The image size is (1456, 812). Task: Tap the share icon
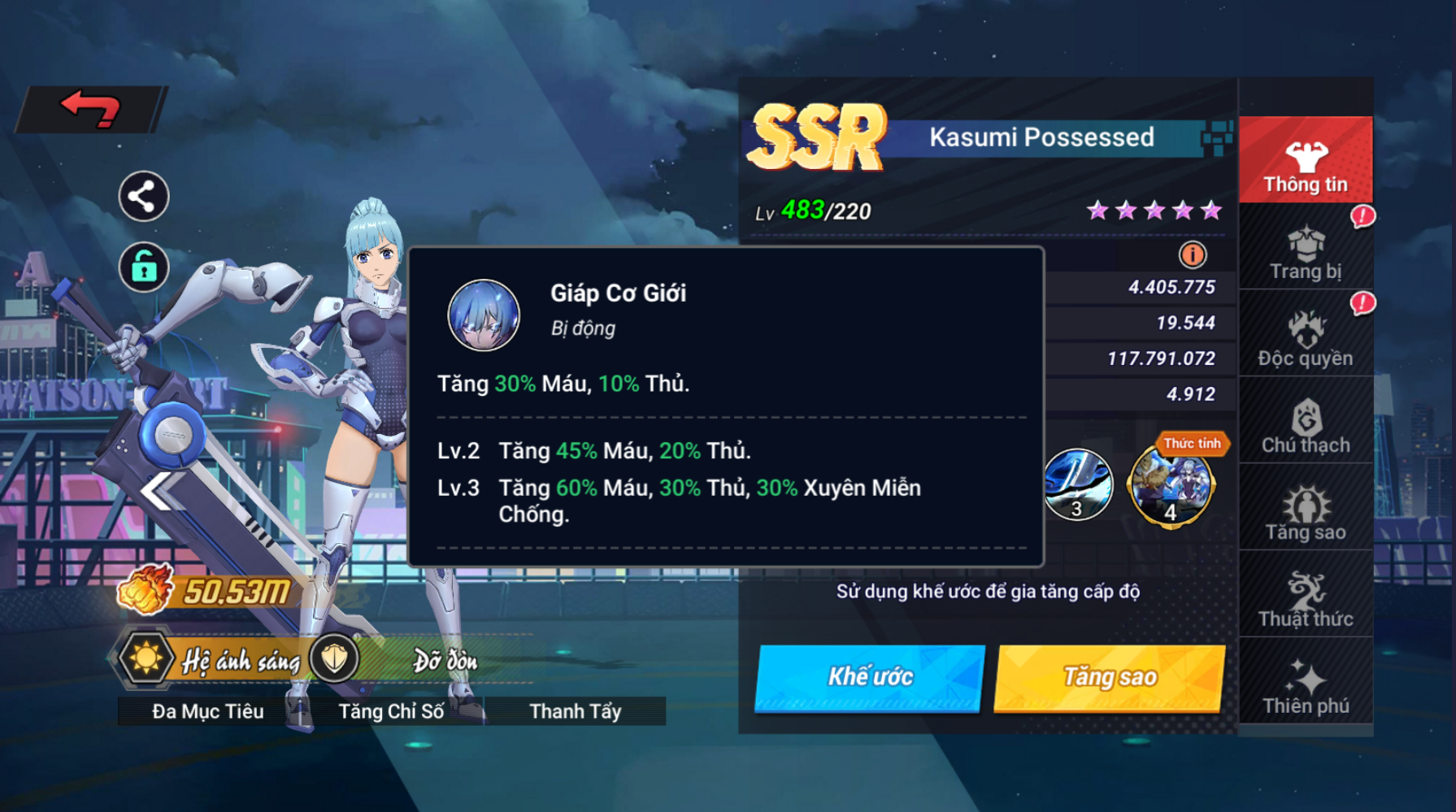tap(144, 197)
